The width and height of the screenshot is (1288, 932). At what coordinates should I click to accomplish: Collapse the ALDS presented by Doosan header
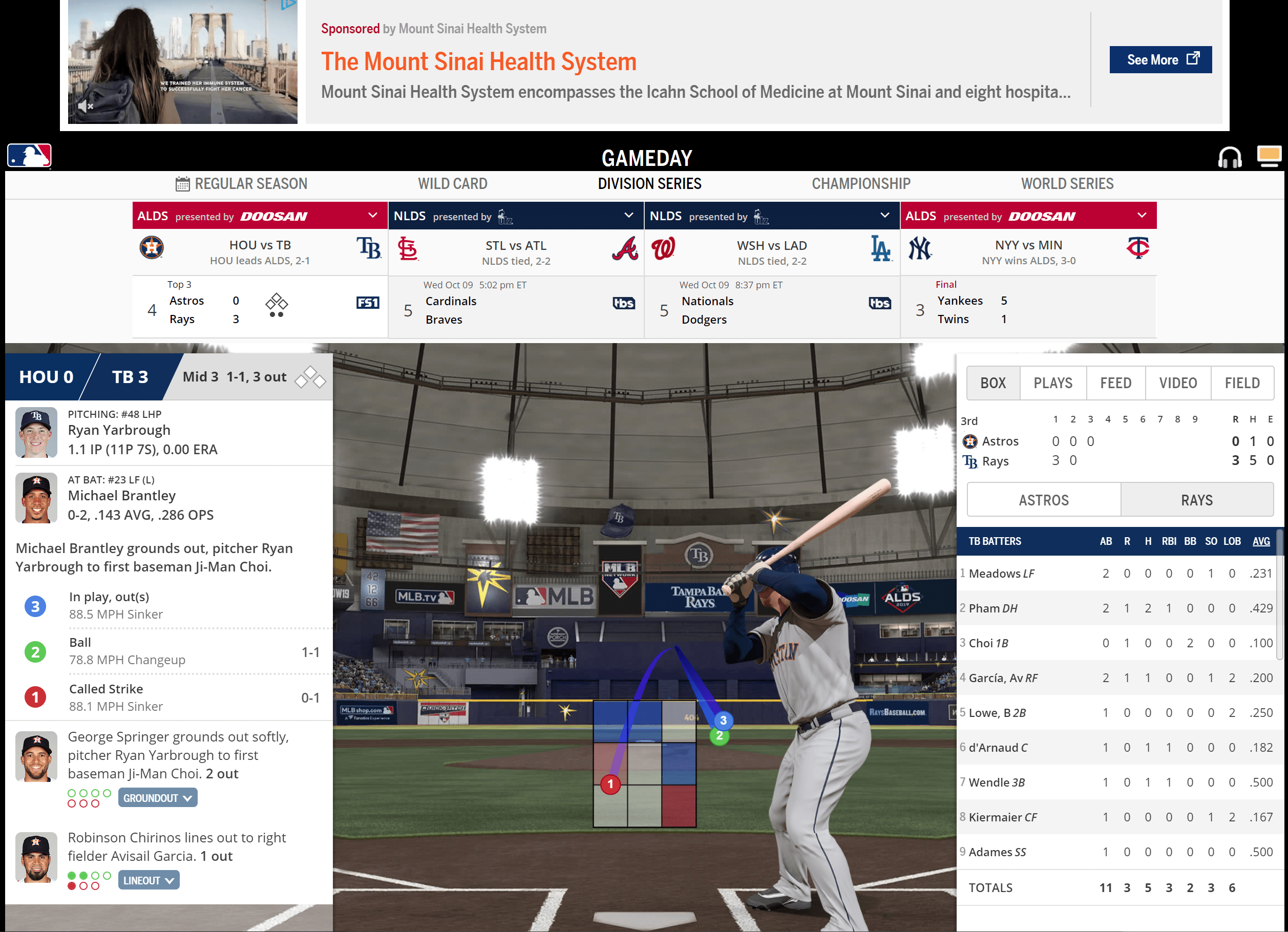(x=372, y=215)
